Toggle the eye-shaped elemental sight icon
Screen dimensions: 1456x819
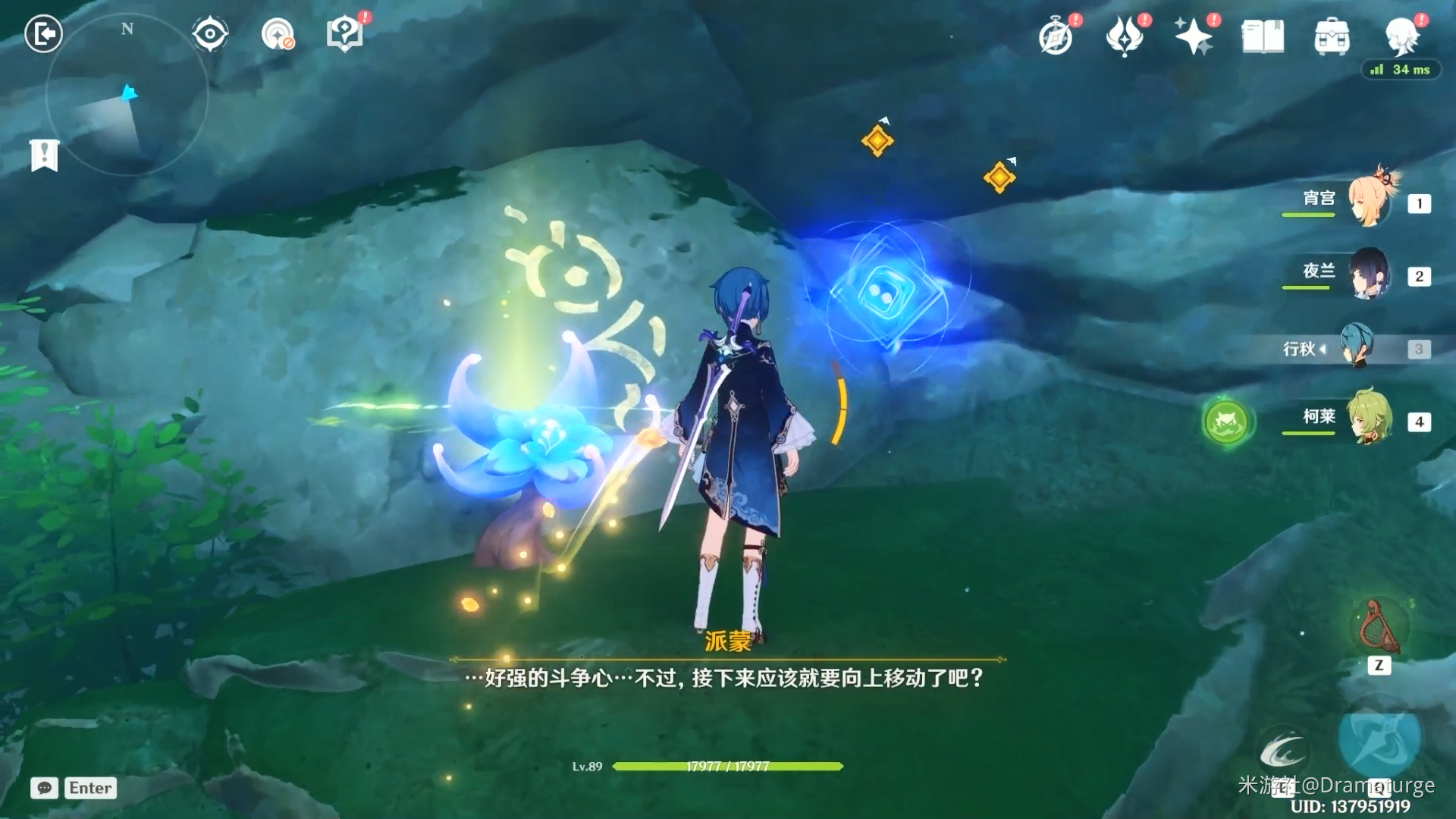coord(209,34)
